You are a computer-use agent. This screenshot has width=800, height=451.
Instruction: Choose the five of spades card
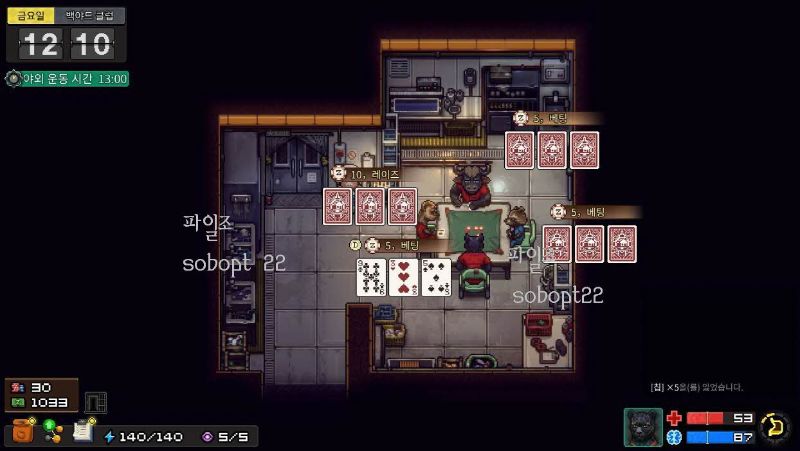coord(436,277)
